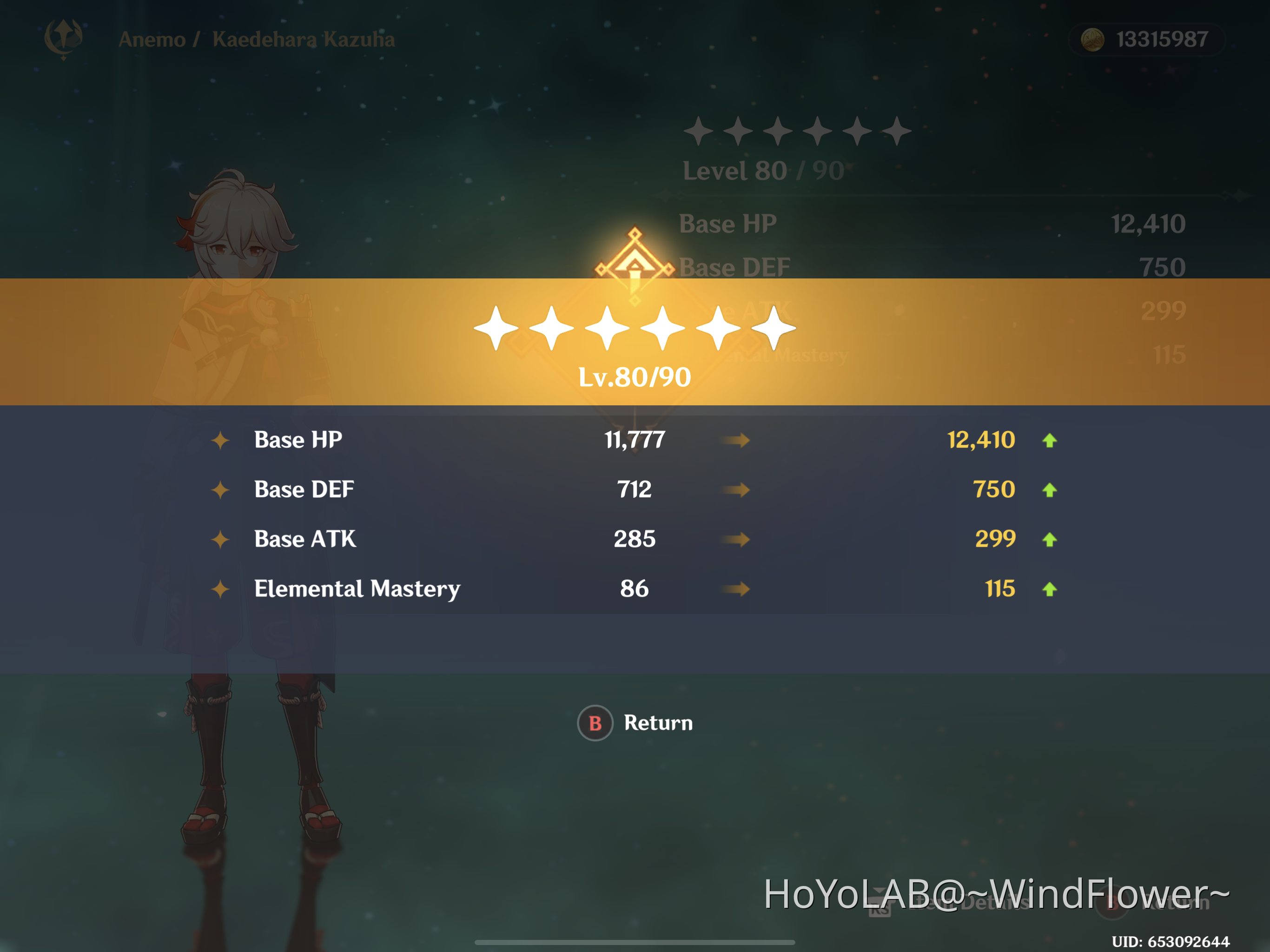Screen dimensions: 1270x952
Task: Click the Return button
Action: click(x=635, y=723)
